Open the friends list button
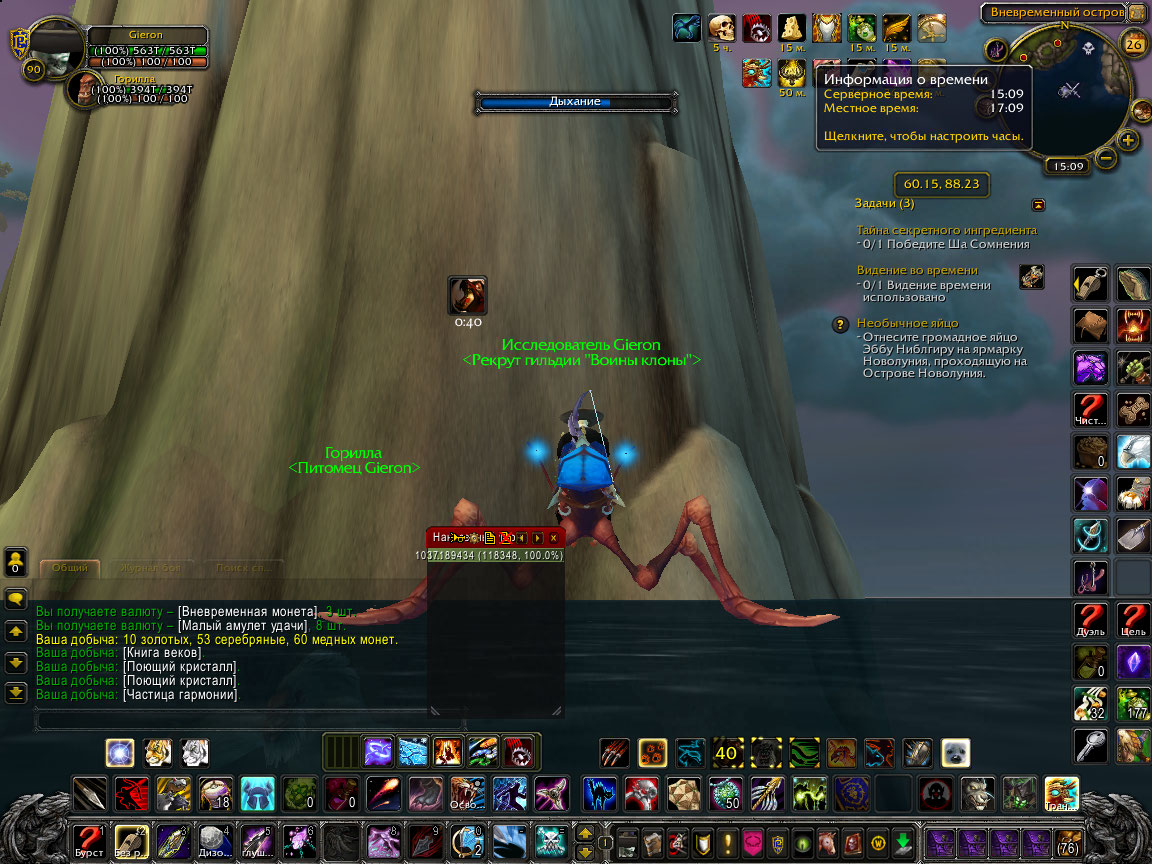 [16, 563]
